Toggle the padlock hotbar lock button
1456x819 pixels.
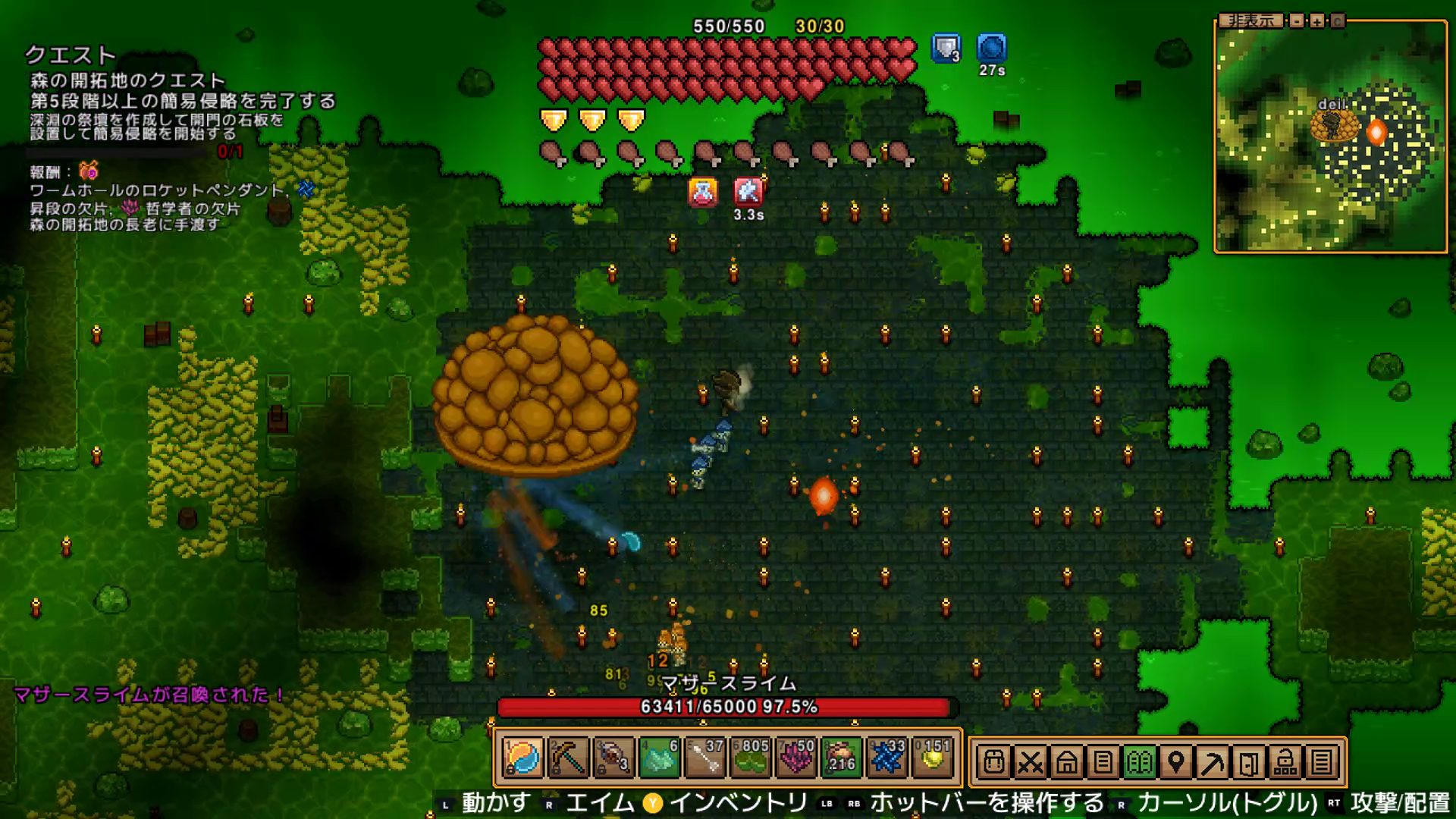coord(1285,761)
